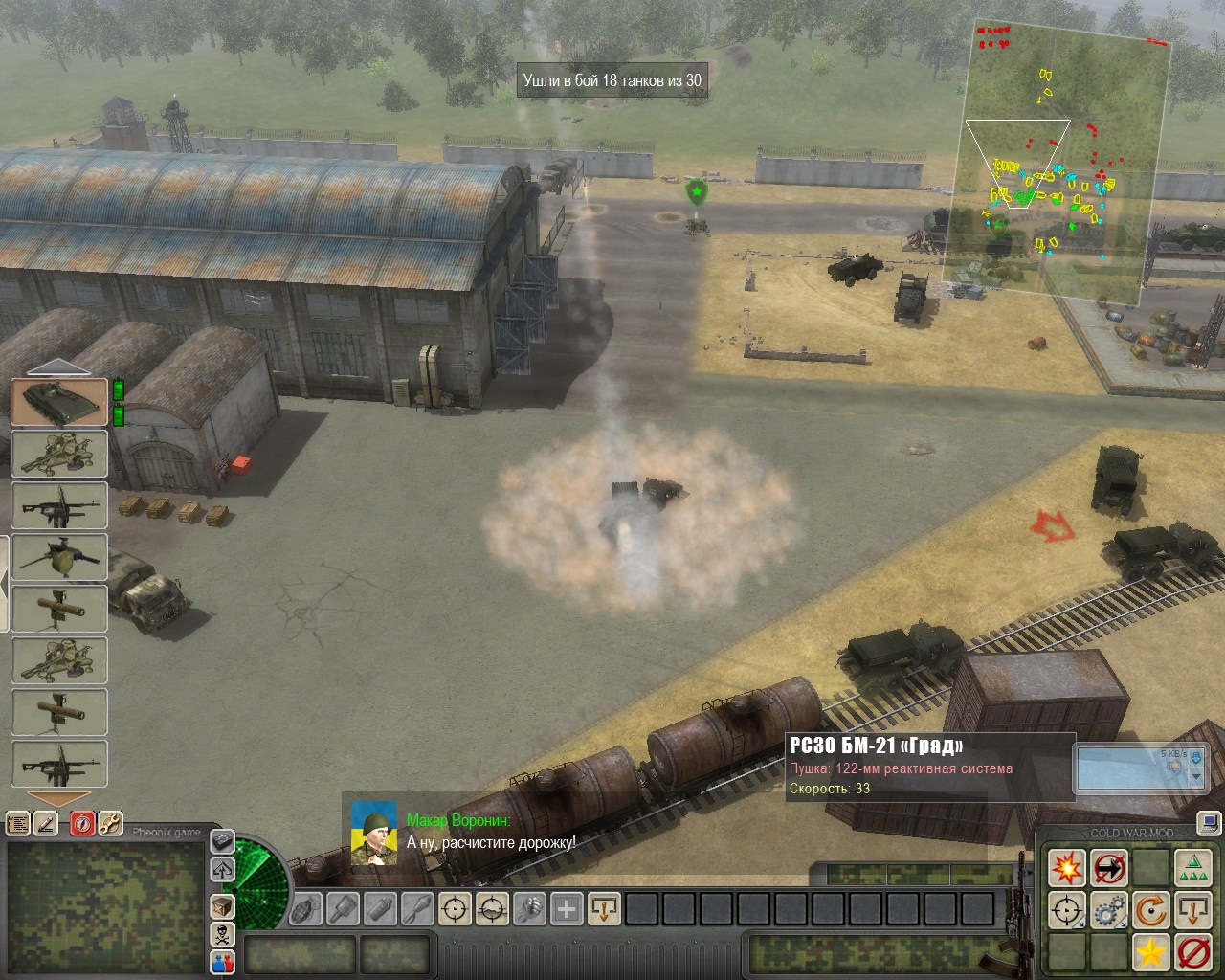Viewport: 1225px width, 980px height.
Task: Select the orange rotate command
Action: point(1151,910)
